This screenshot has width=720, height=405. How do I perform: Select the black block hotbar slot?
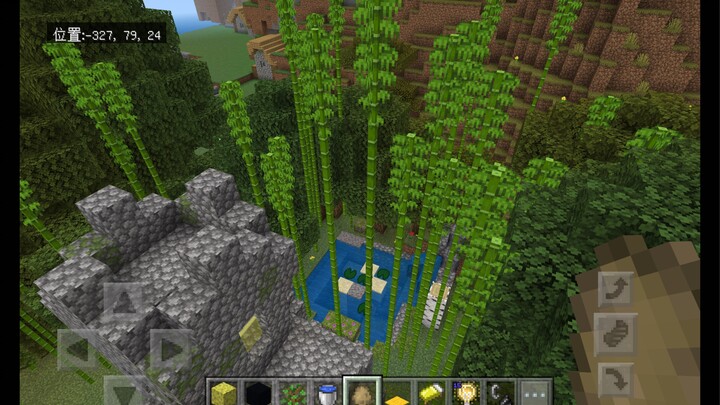coord(257,393)
